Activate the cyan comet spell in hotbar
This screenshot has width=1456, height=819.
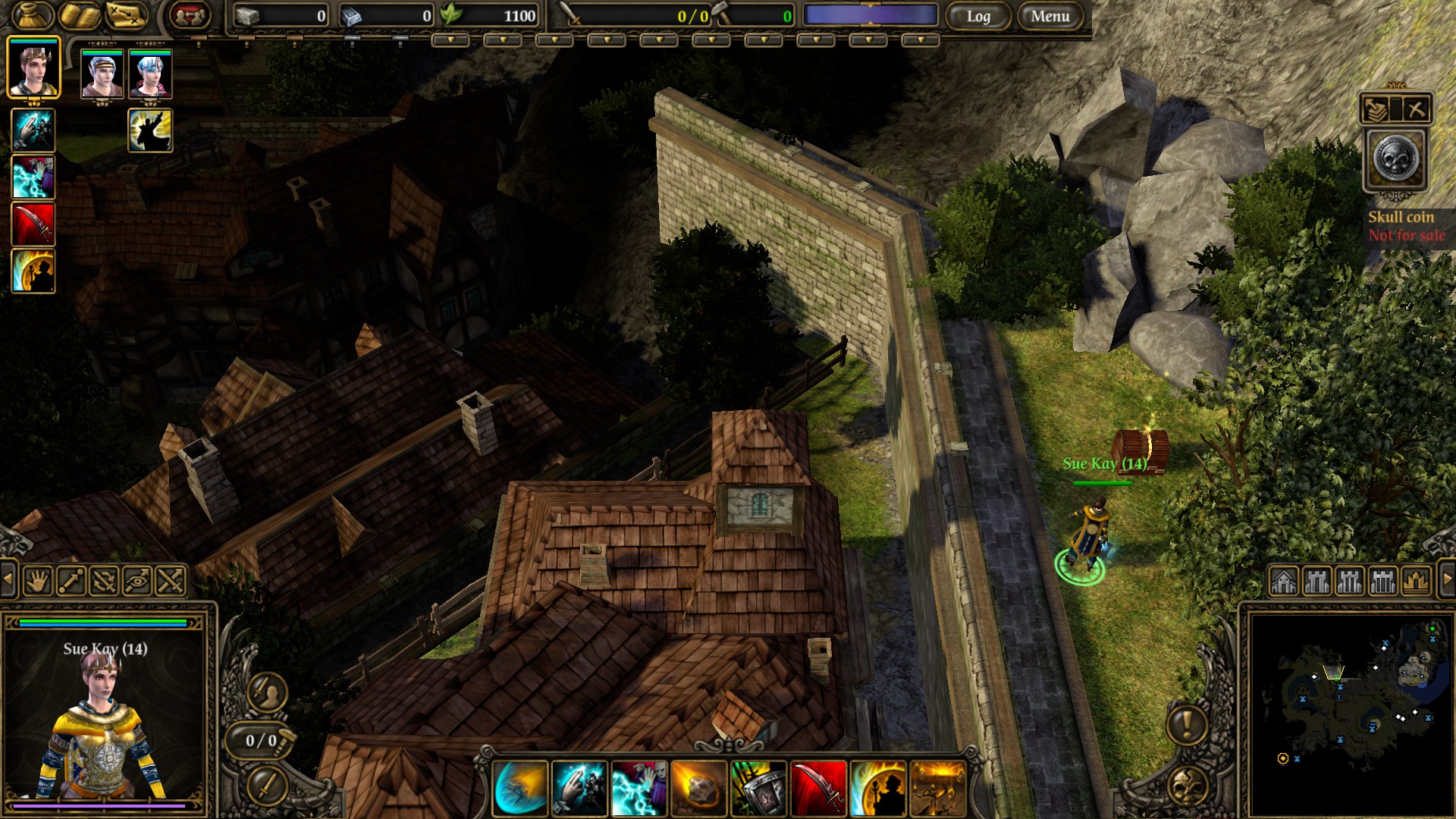519,789
